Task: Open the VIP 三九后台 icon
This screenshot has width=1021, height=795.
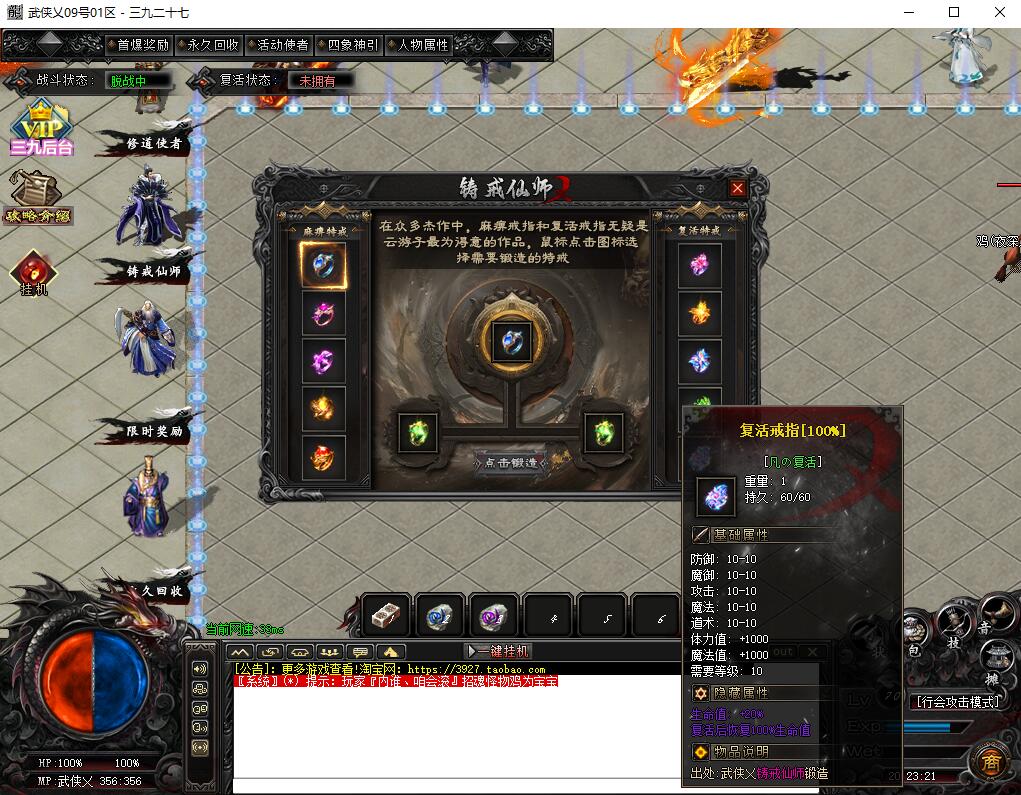Action: point(40,128)
